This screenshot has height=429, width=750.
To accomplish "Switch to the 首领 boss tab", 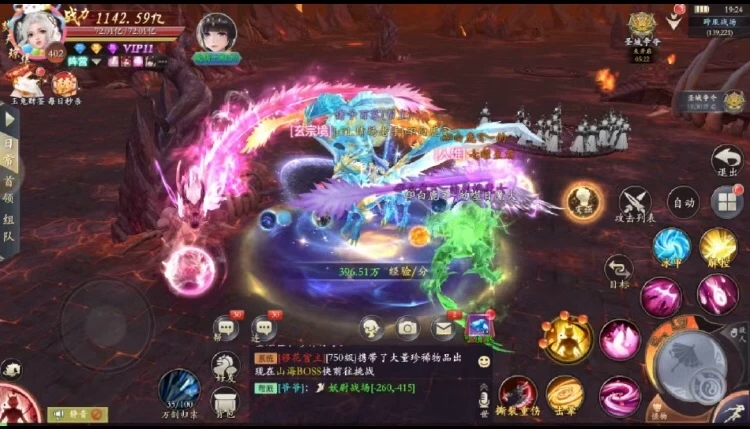I will click(x=8, y=188).
